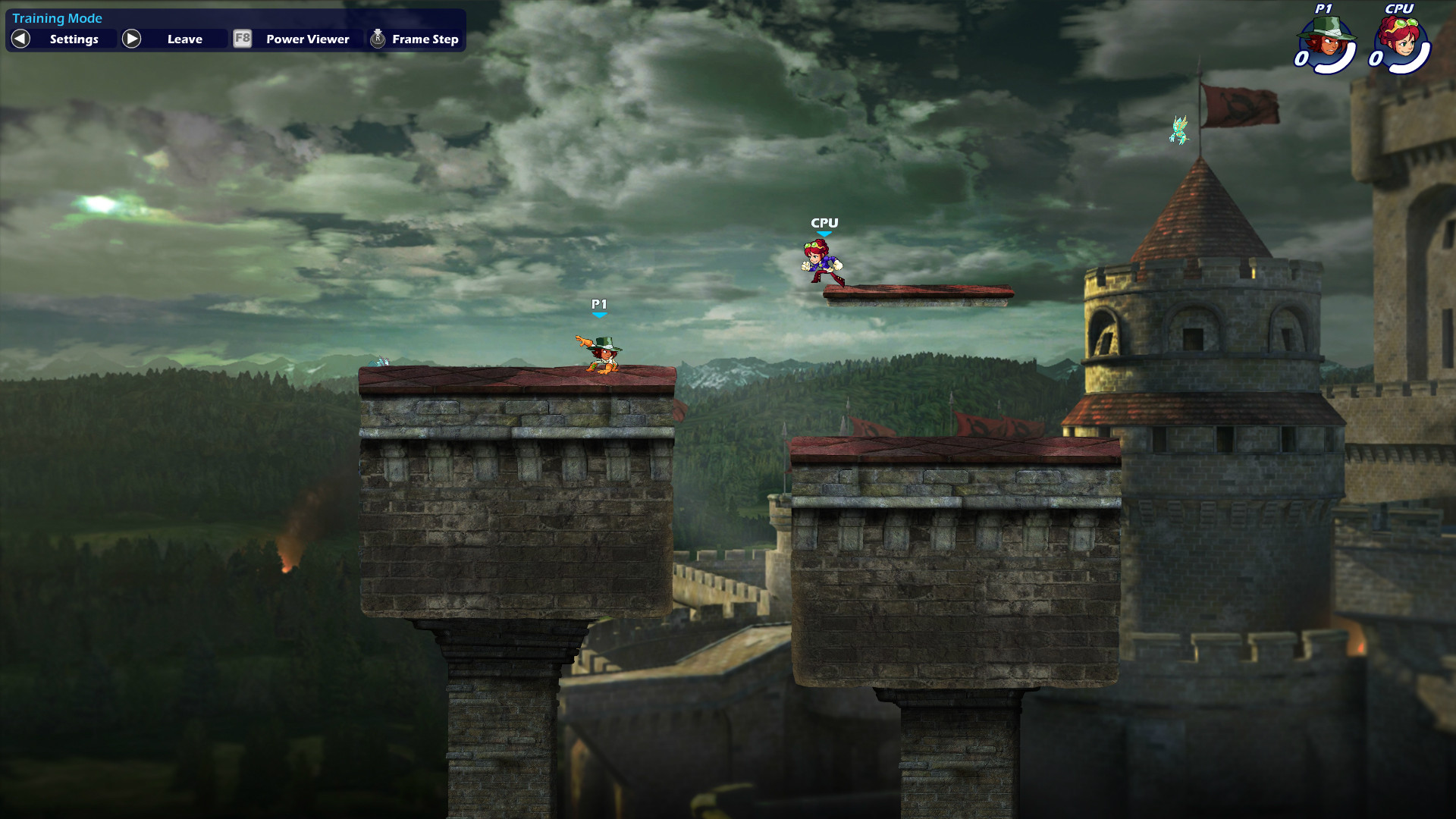
Task: Click the CPU's stock counter showing zero
Action: click(x=1376, y=60)
